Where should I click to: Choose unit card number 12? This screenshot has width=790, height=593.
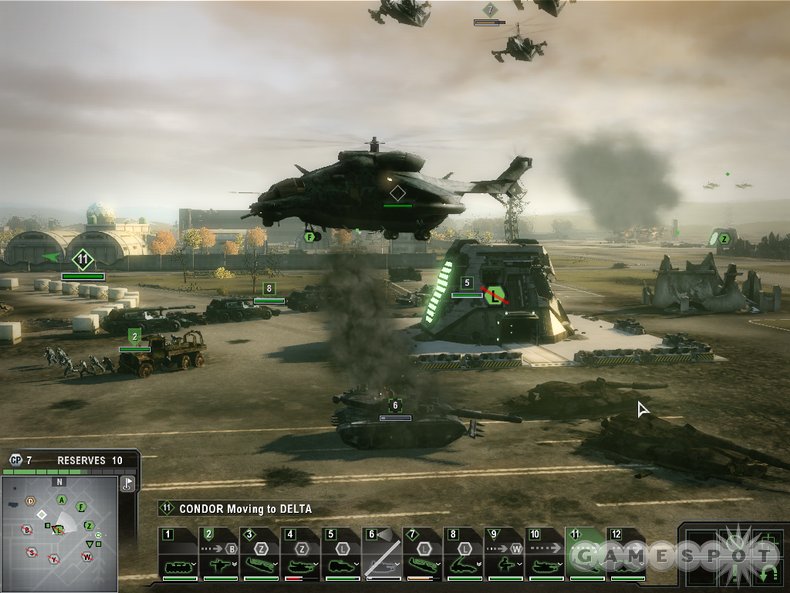click(x=626, y=555)
